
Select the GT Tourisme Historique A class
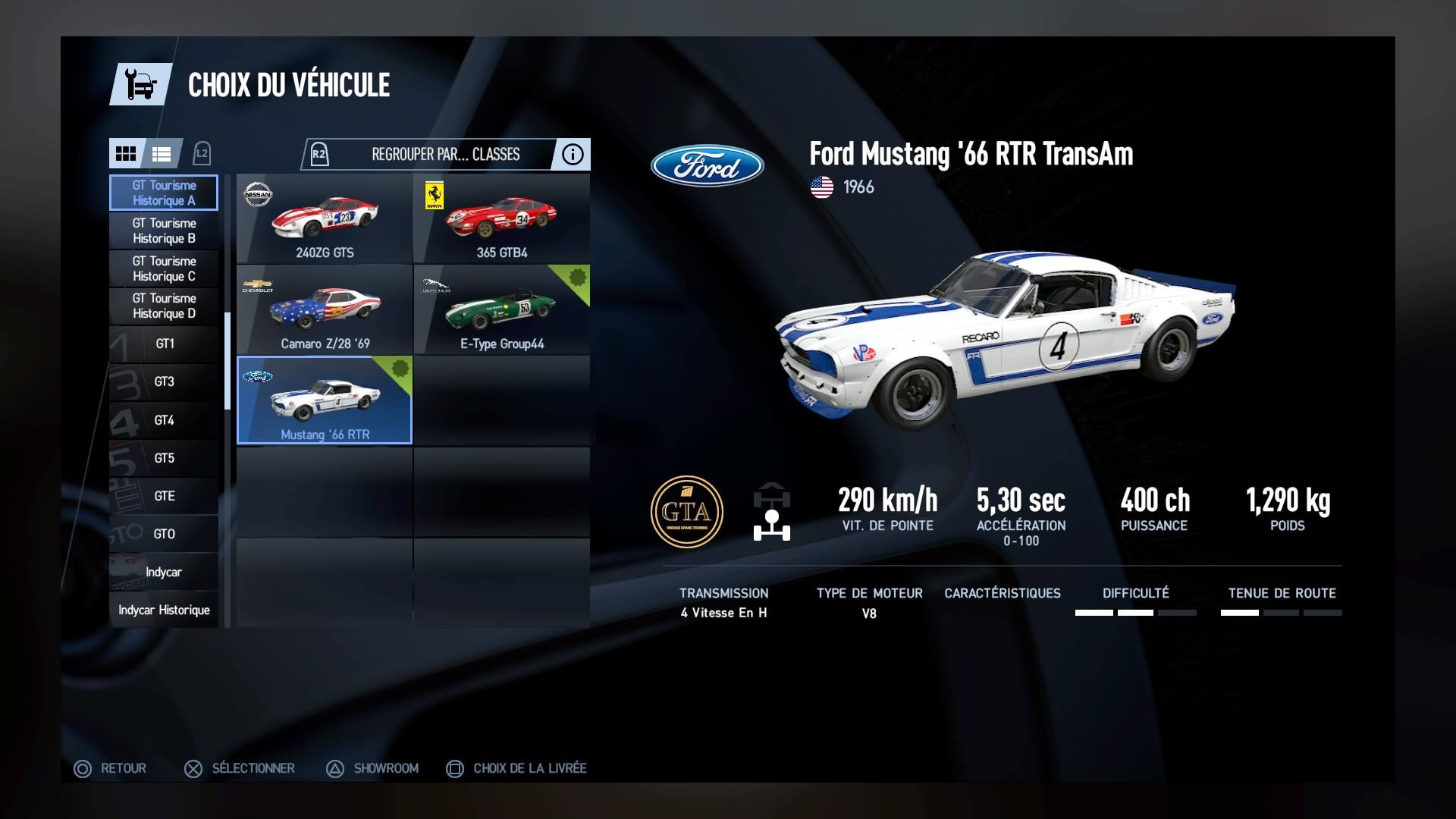pyautogui.click(x=164, y=193)
